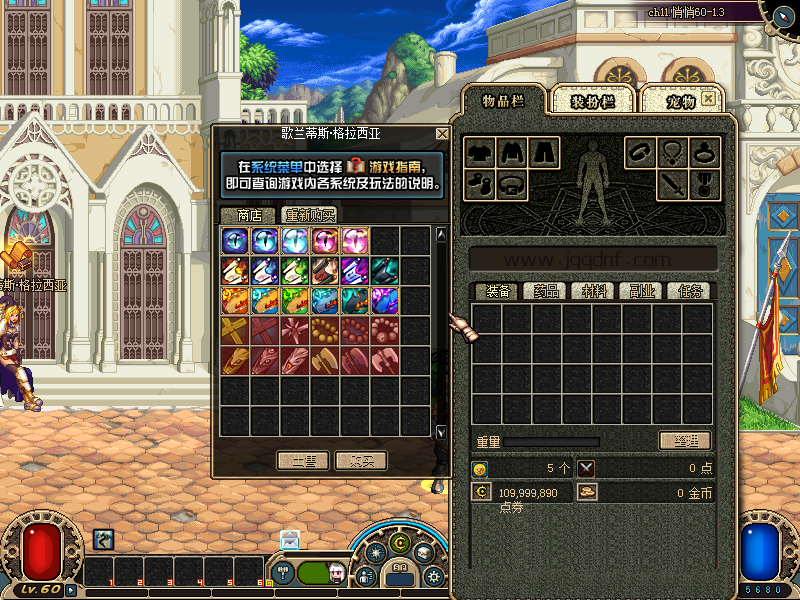Viewport: 800px width, 600px height.
Task: Show the 材料 materials category
Action: point(594,291)
